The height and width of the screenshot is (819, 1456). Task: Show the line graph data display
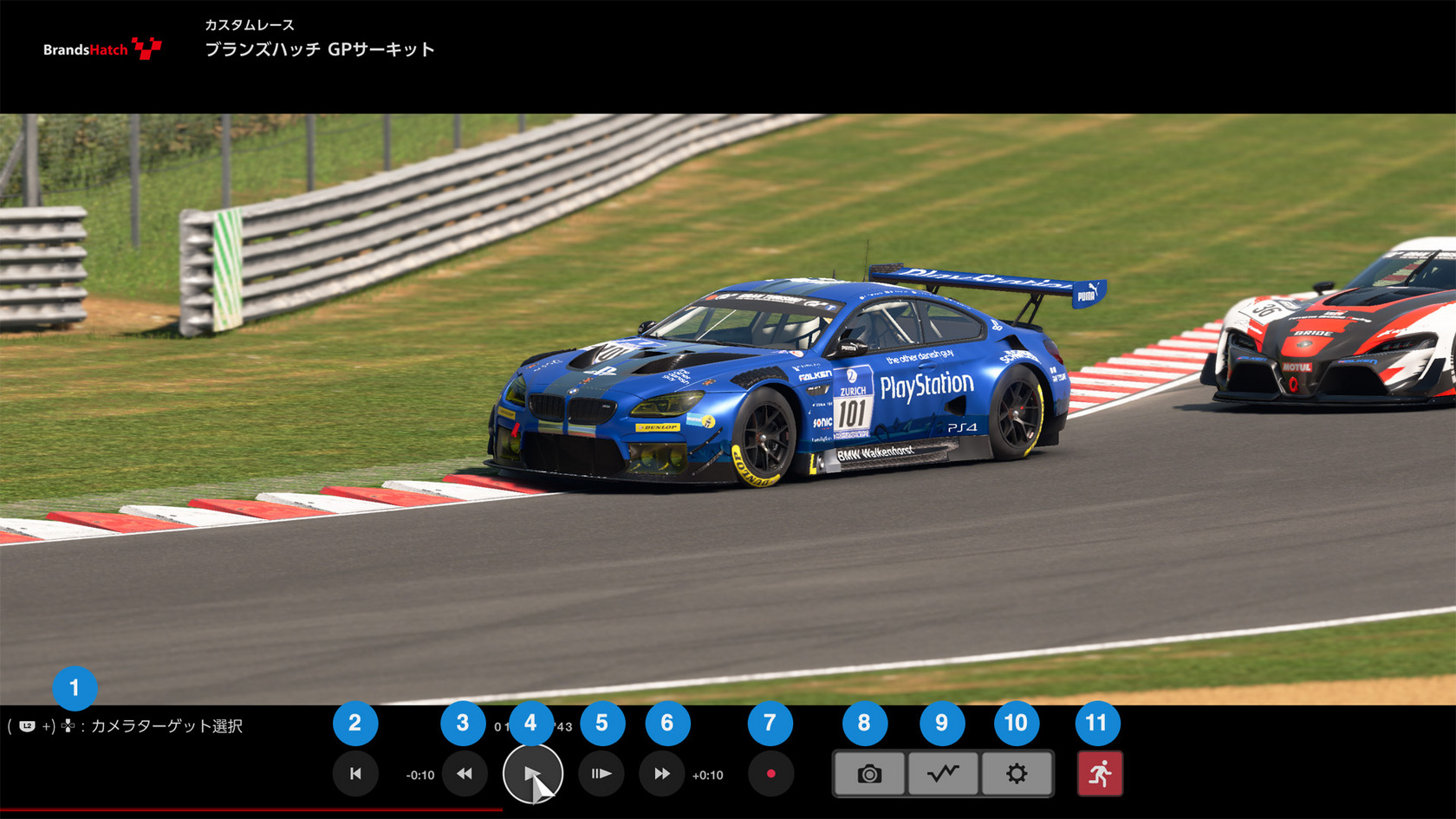pyautogui.click(x=943, y=774)
